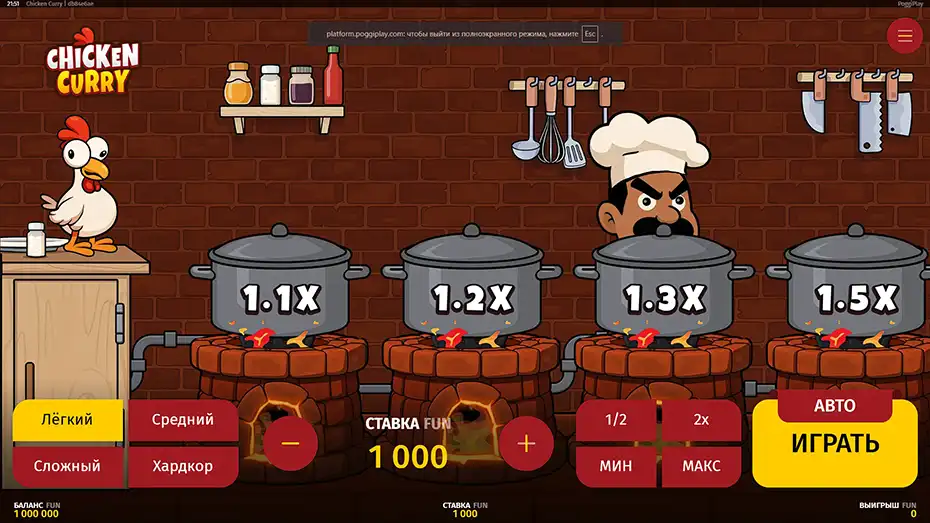930x523 pixels.
Task: Select the Лёгкий difficulty
Action: pos(68,420)
